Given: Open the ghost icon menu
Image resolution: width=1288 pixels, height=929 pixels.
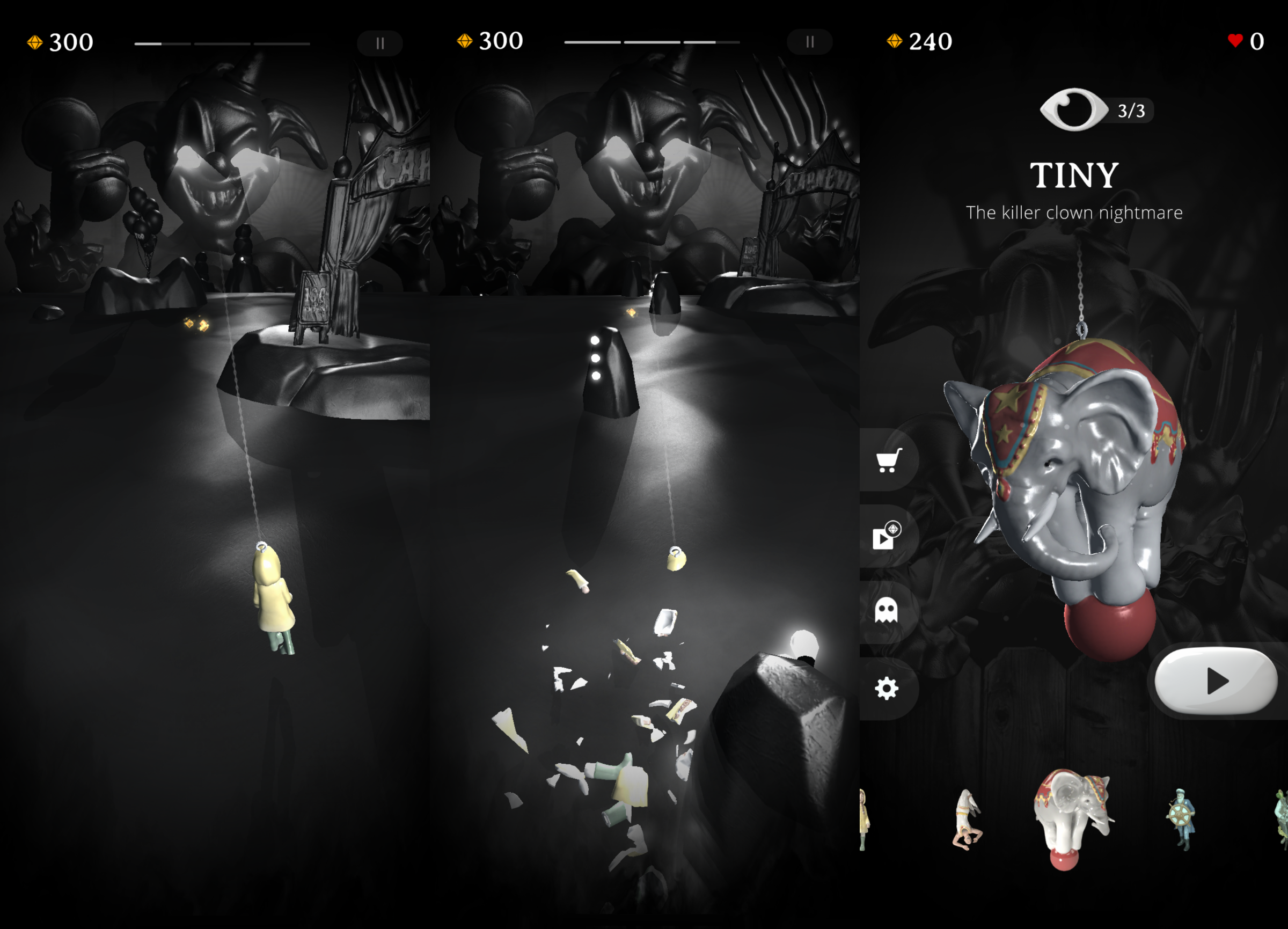Looking at the screenshot, I should click(x=886, y=610).
